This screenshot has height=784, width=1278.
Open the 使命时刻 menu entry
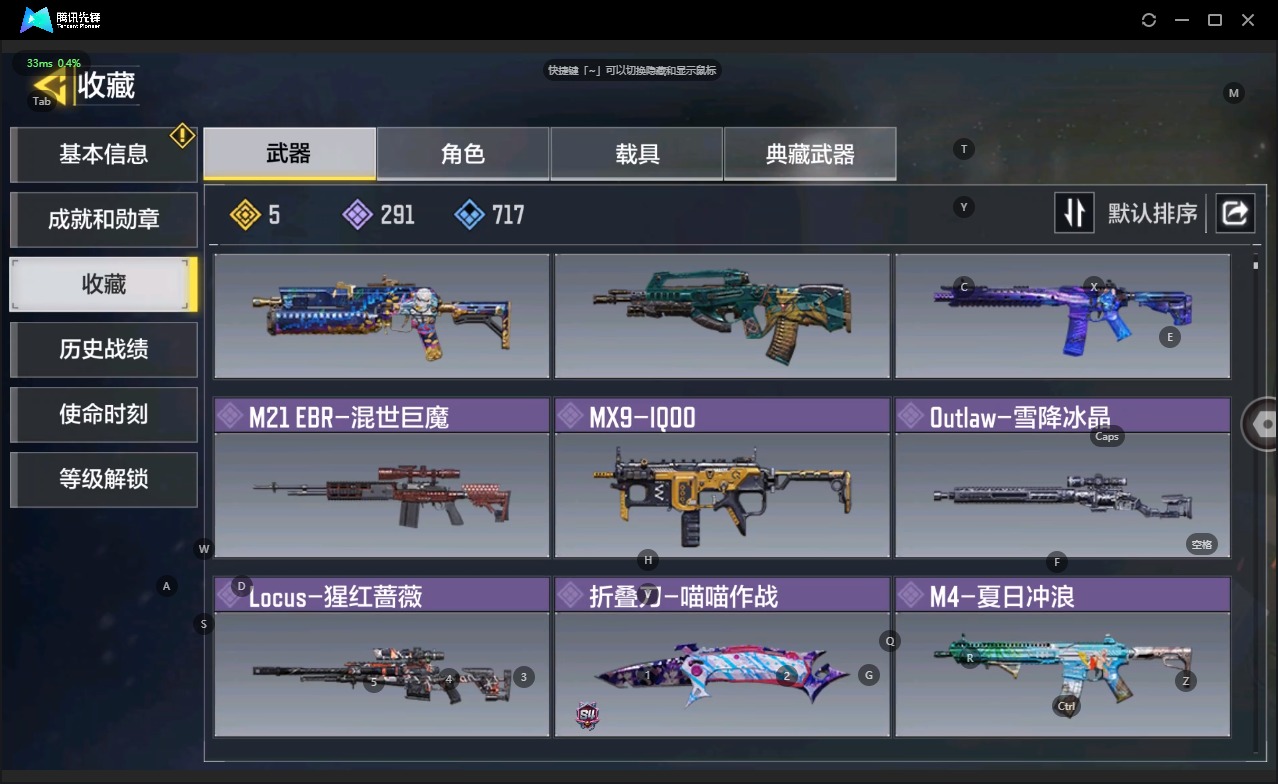[x=103, y=414]
